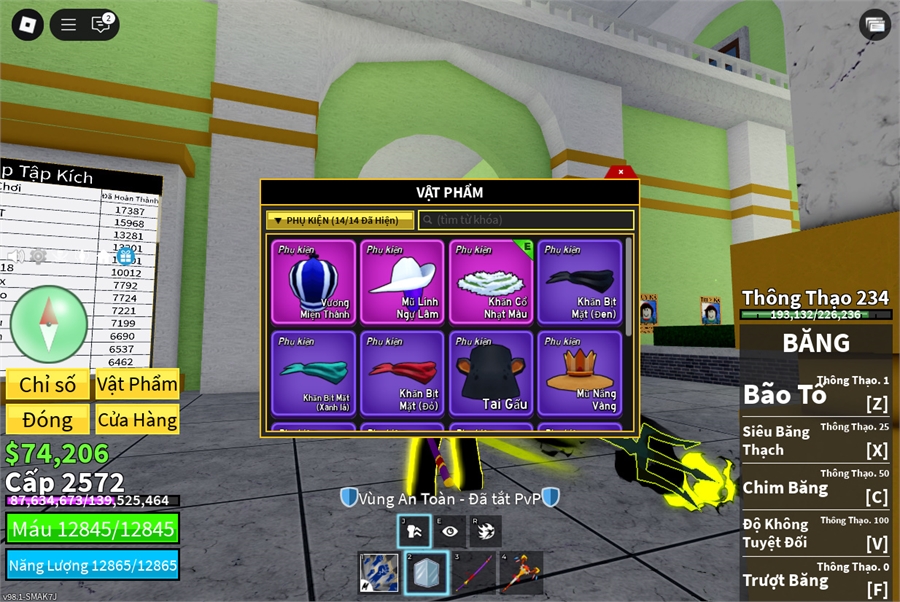Select the Khăn Bịt Mắt (Đen) item

pos(580,282)
